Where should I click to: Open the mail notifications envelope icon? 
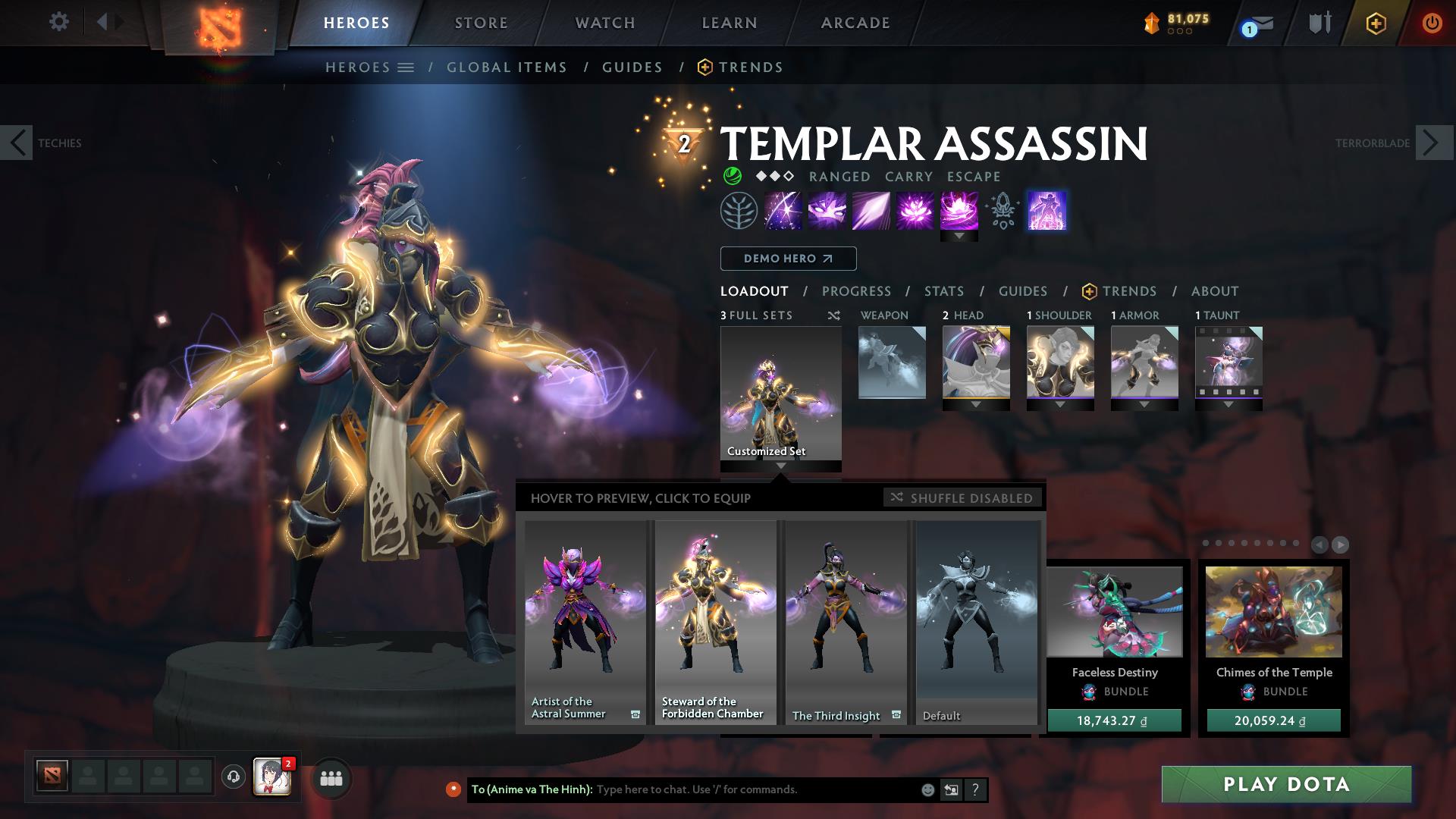pyautogui.click(x=1254, y=23)
